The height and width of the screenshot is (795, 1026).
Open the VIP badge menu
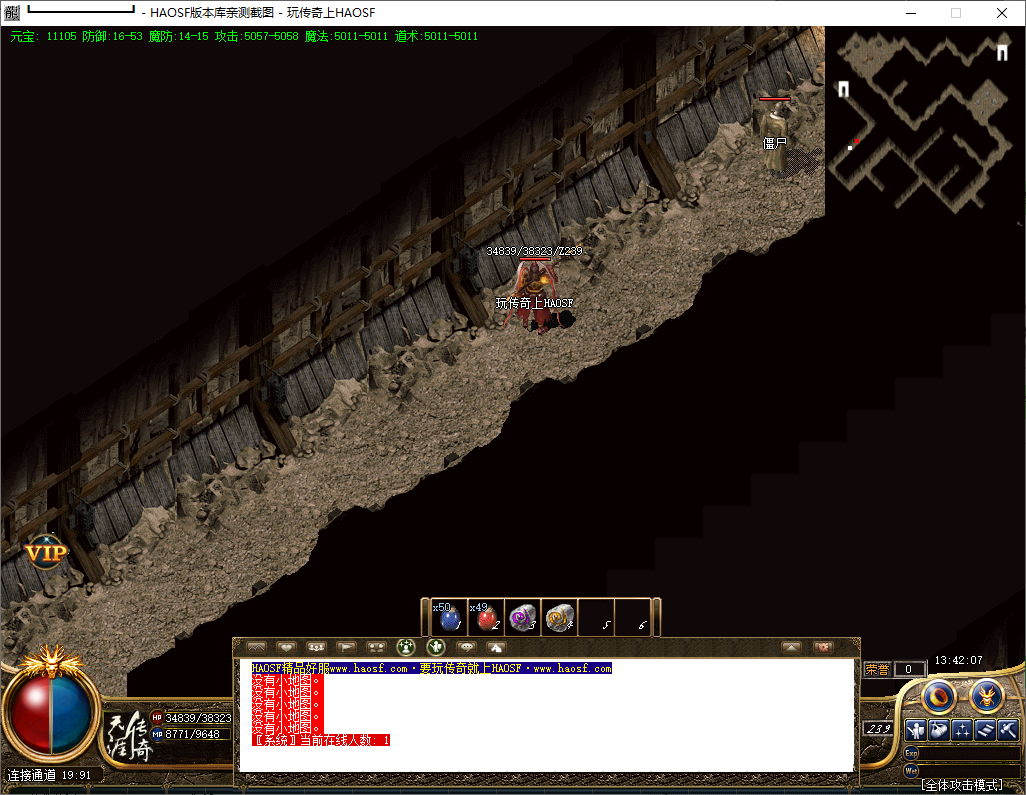(45, 552)
